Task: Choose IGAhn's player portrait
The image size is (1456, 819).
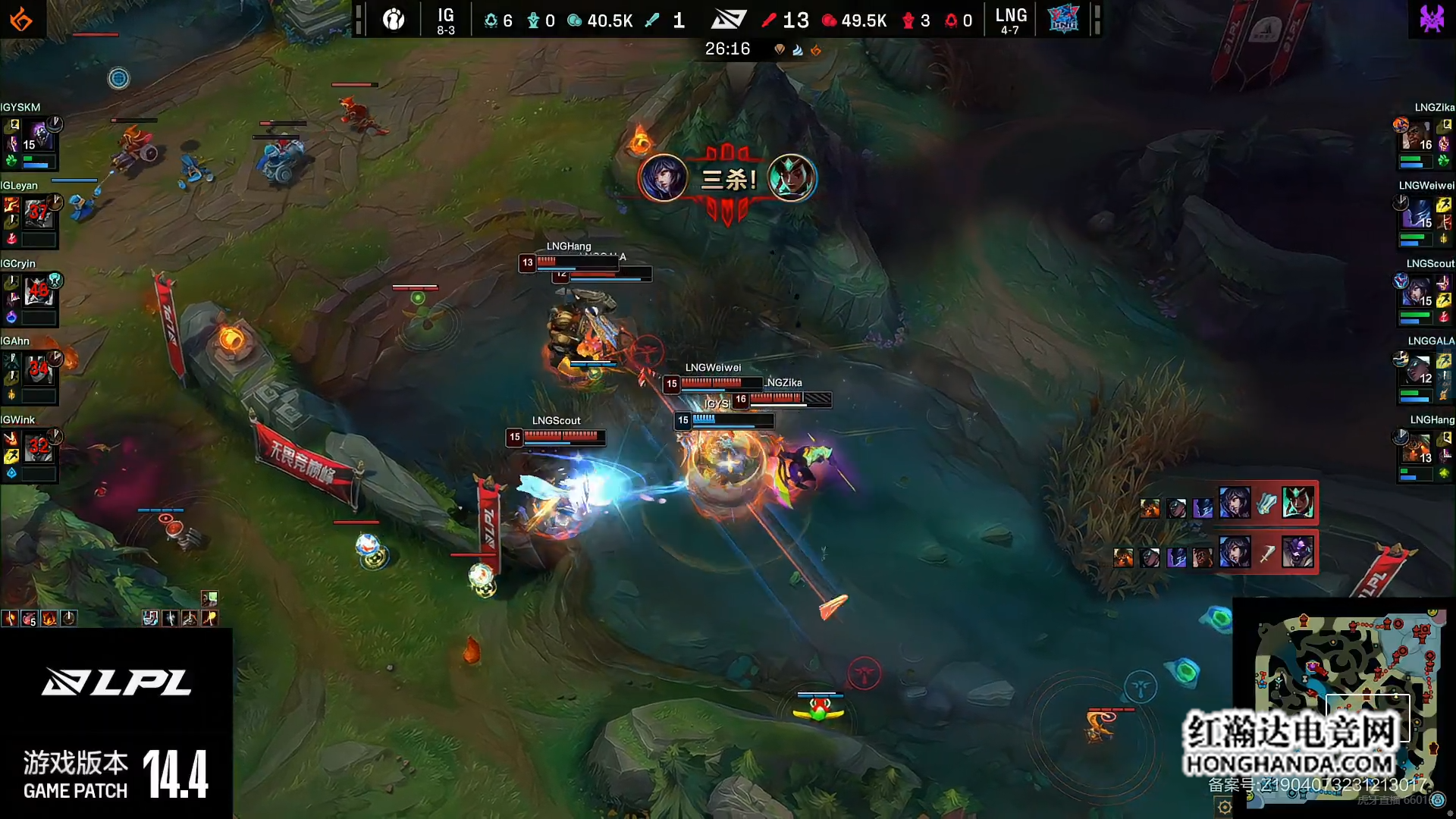Action: click(x=38, y=370)
